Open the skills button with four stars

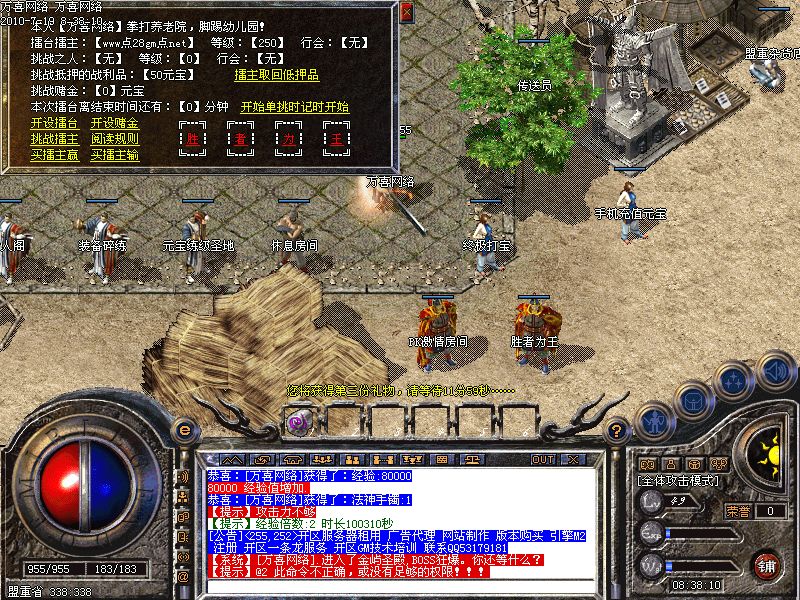[x=734, y=380]
